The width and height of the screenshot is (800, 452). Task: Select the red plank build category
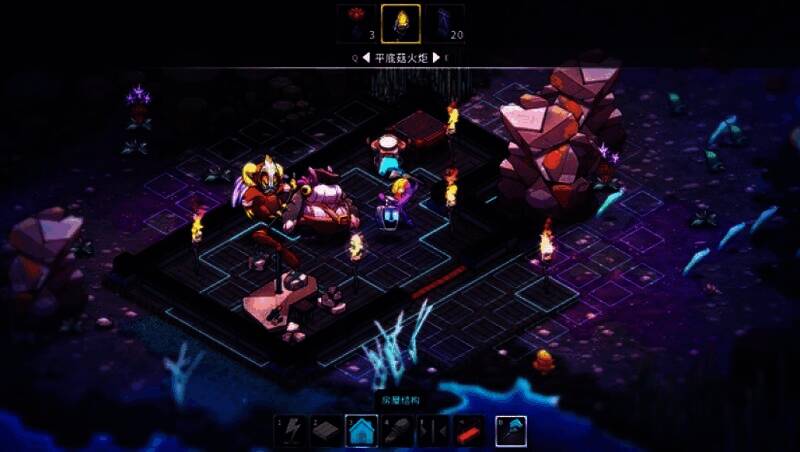(x=467, y=430)
